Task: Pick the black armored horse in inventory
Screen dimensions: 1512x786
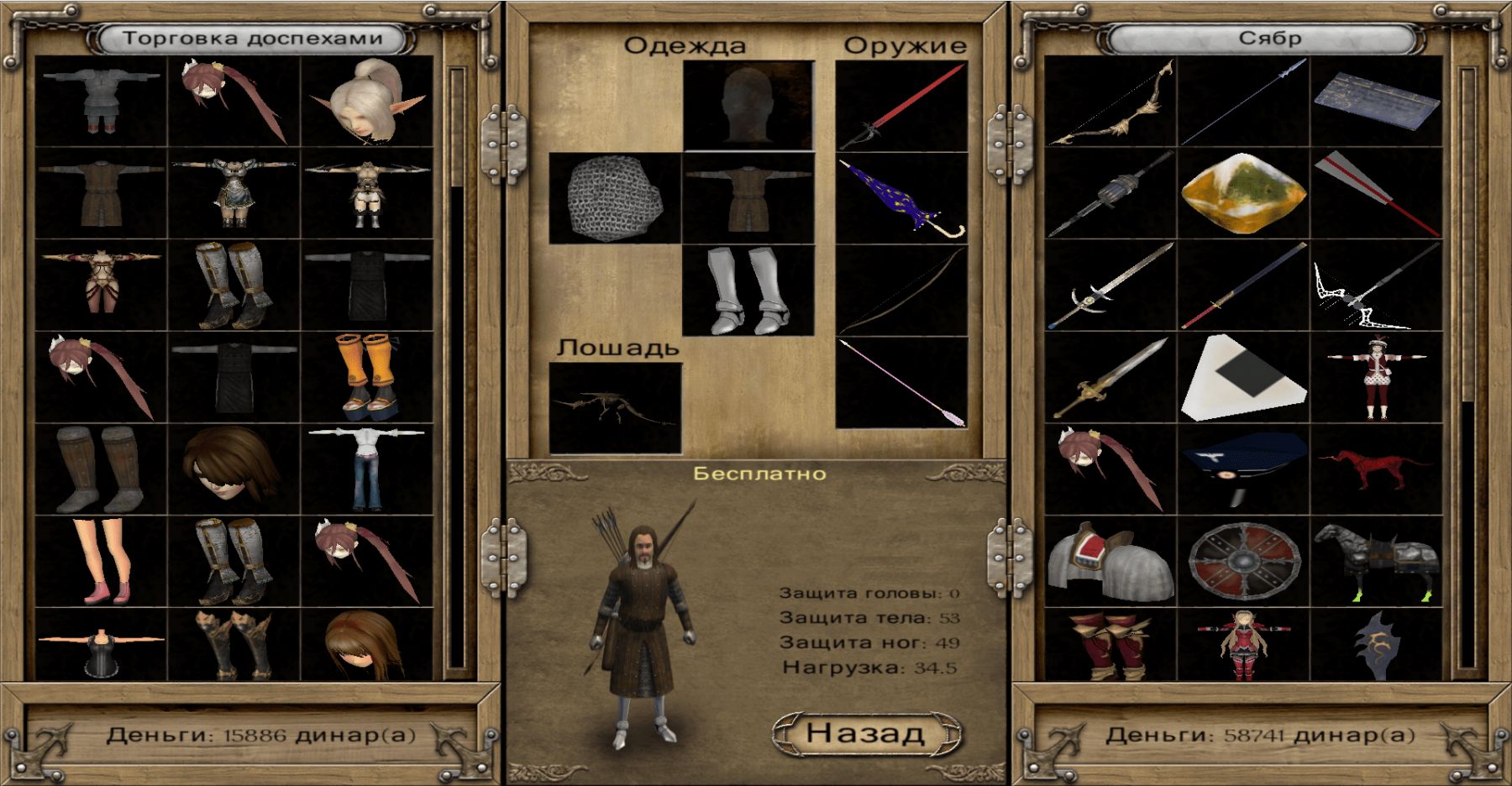Action: 1377,561
